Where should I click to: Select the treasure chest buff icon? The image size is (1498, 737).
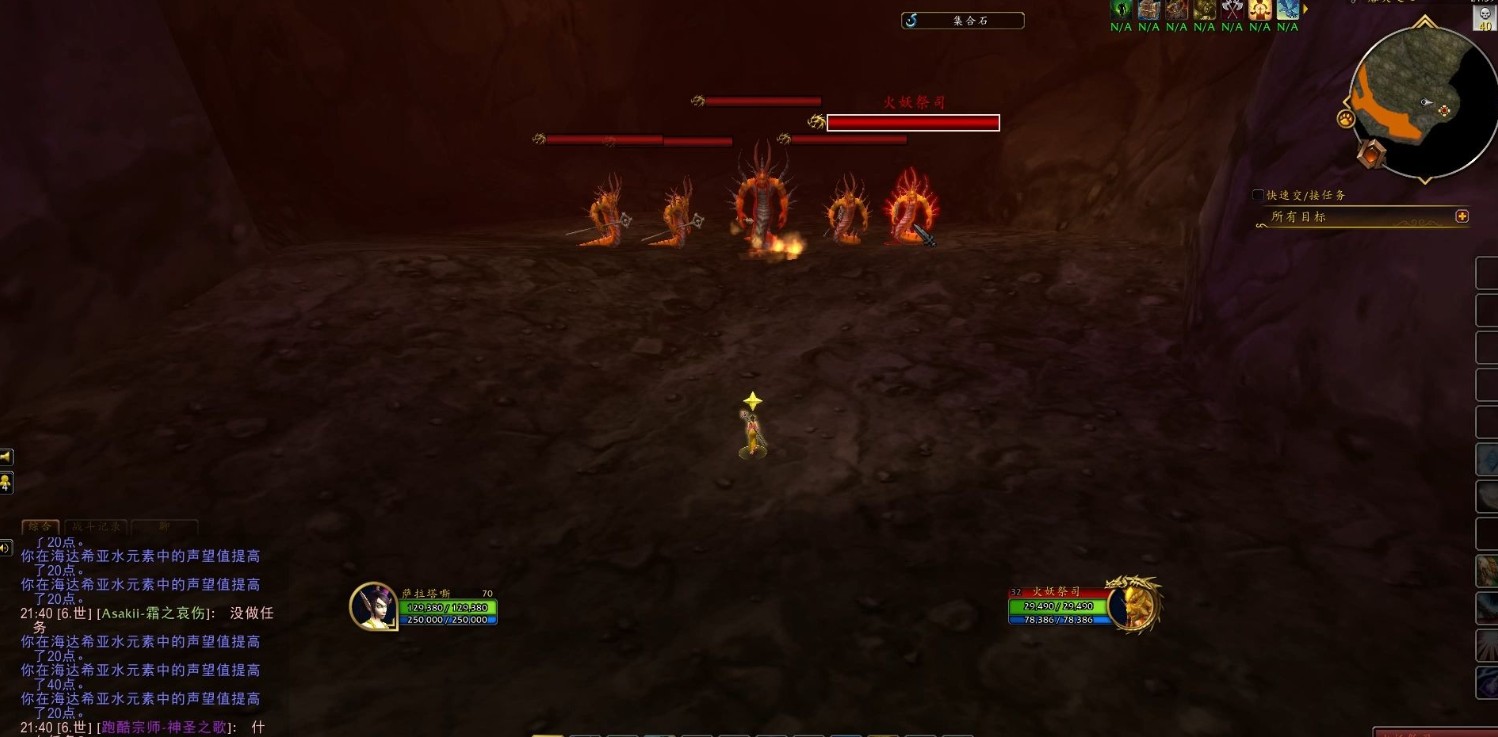tap(1149, 10)
